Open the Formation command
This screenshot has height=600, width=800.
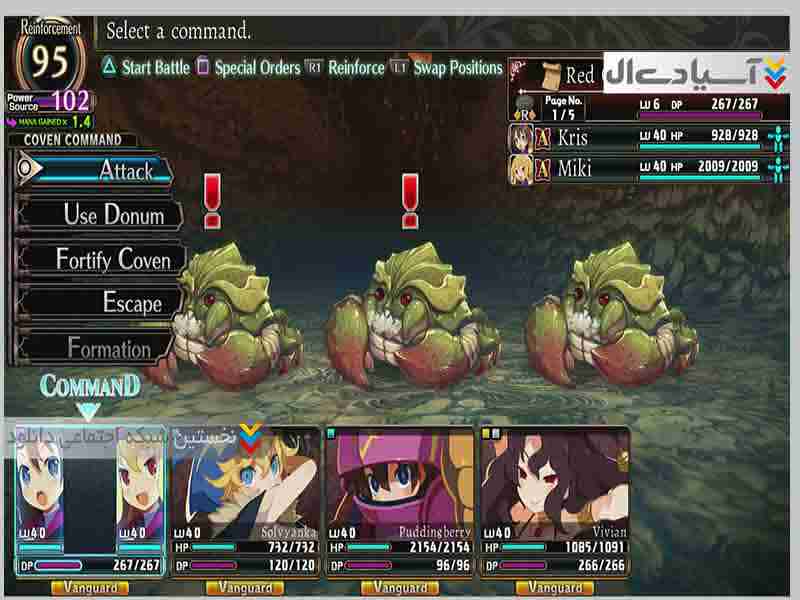pyautogui.click(x=105, y=348)
